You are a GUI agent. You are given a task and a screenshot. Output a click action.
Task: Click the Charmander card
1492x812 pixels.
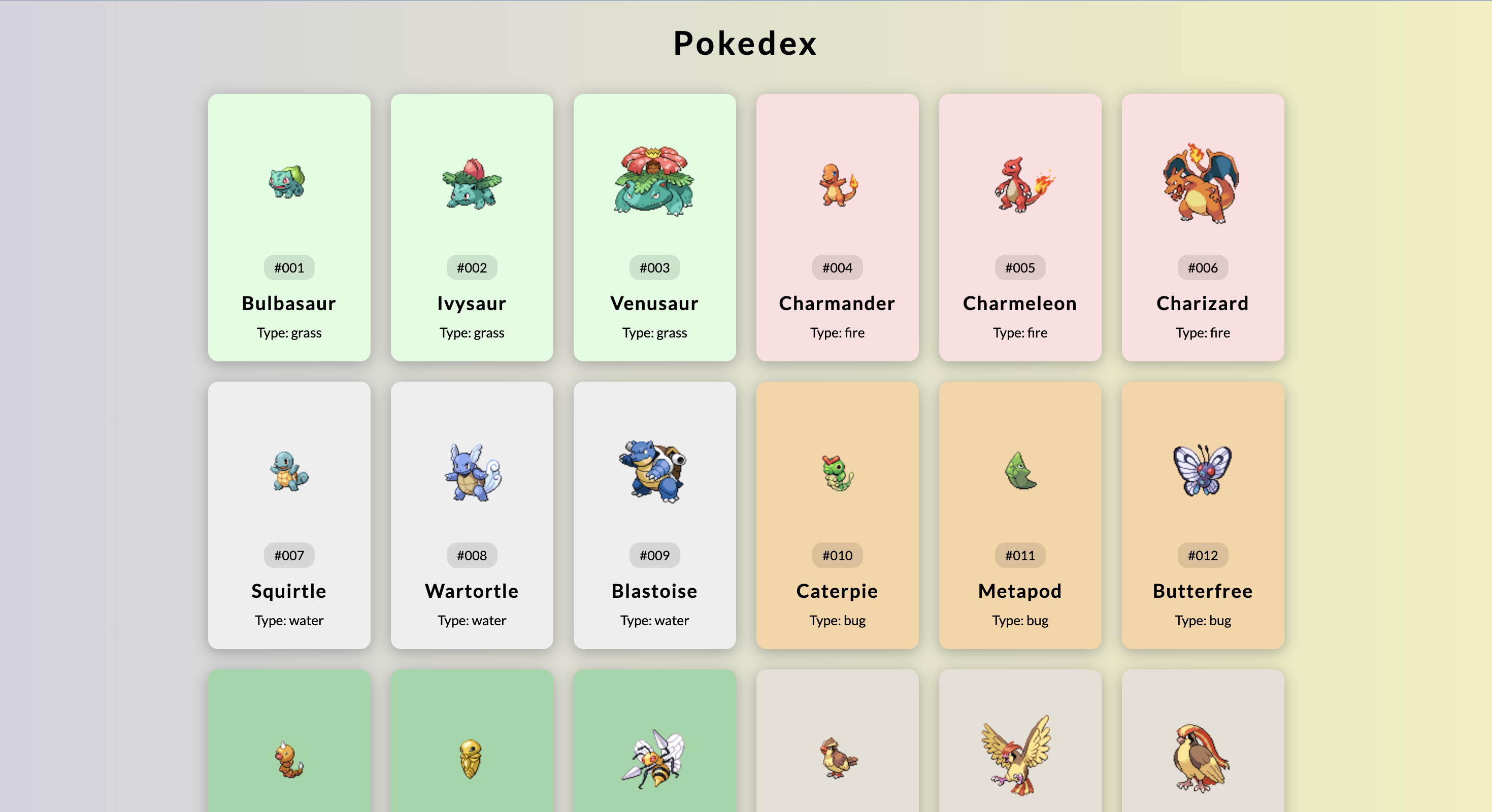837,227
